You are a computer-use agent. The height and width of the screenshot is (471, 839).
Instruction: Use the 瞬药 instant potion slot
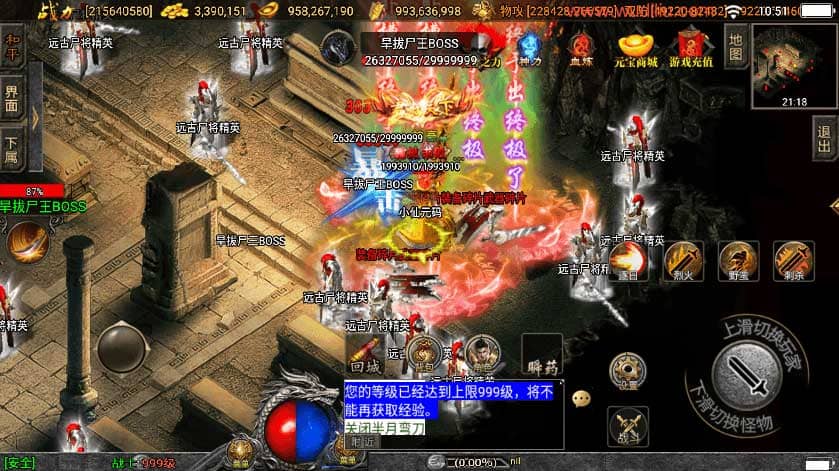click(541, 355)
